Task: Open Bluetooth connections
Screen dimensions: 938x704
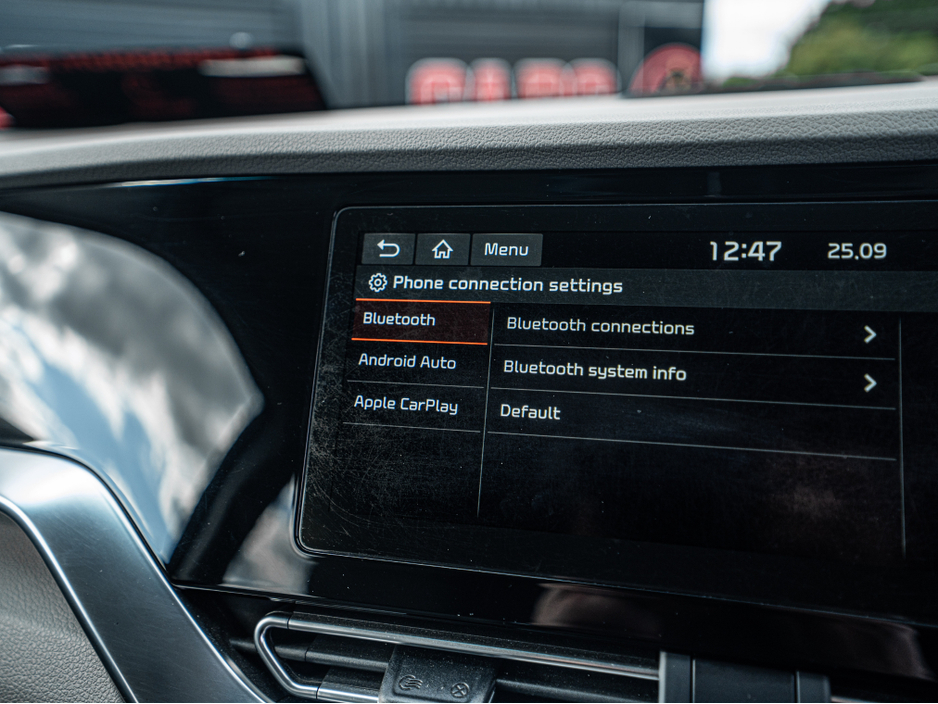Action: 692,330
